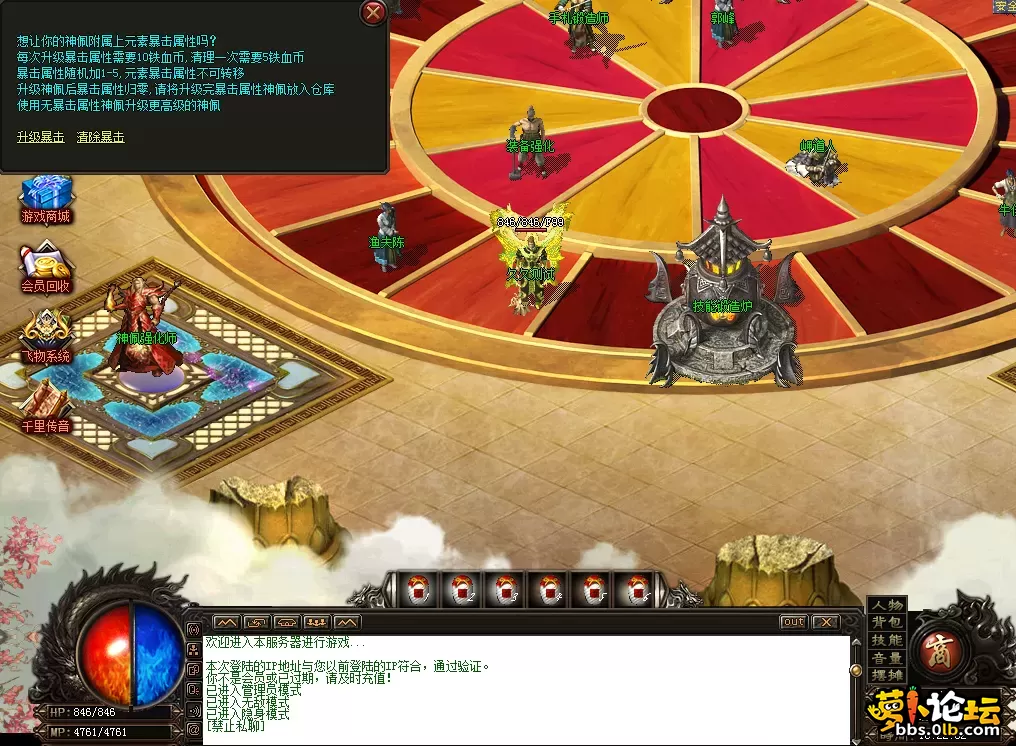1016x746 pixels.
Task: Choose the 清除暴击 dialogue option
Action: 100,137
